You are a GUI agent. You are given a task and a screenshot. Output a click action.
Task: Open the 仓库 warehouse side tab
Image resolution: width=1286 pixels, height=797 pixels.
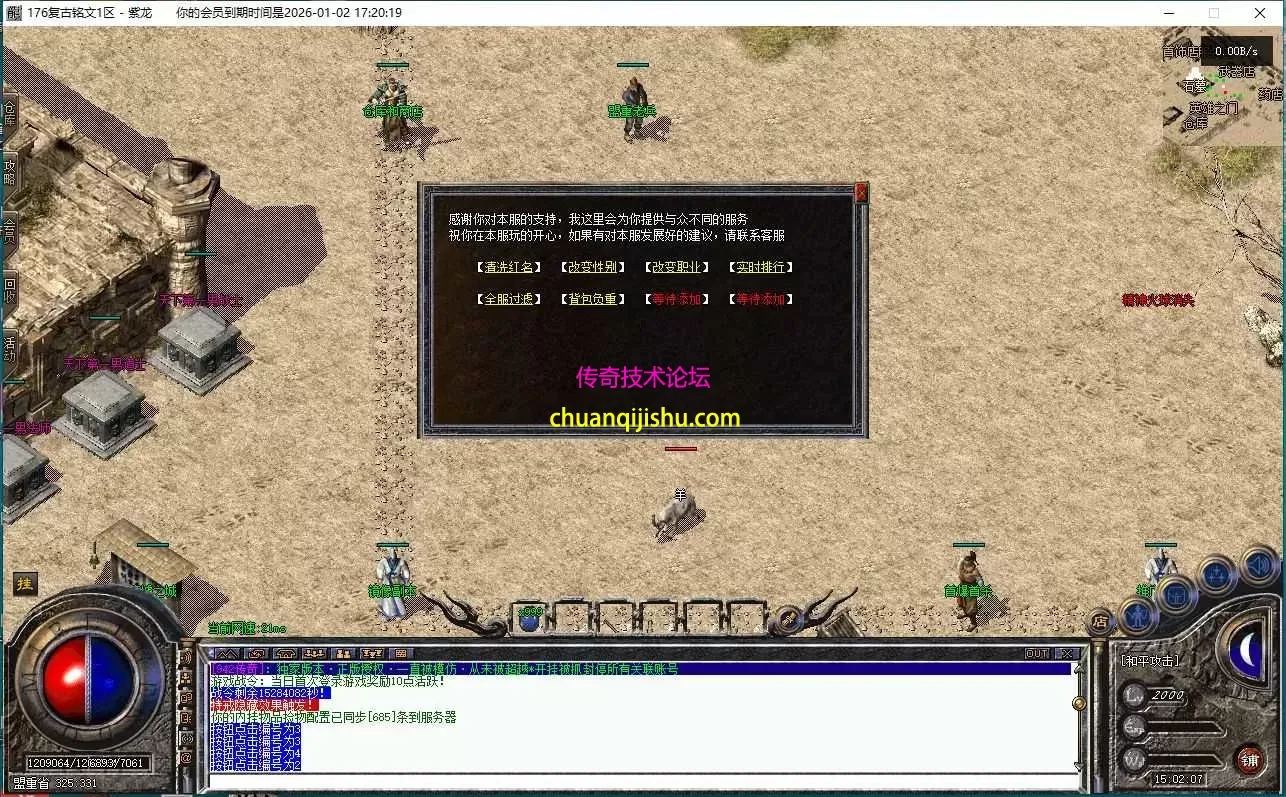(x=10, y=113)
